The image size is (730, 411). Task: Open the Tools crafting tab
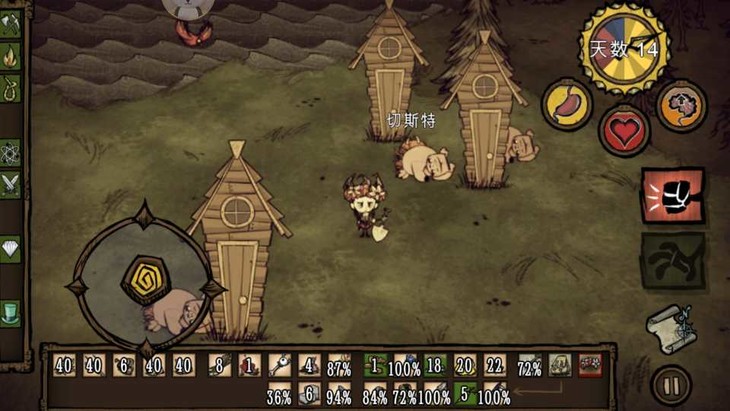tap(10, 22)
